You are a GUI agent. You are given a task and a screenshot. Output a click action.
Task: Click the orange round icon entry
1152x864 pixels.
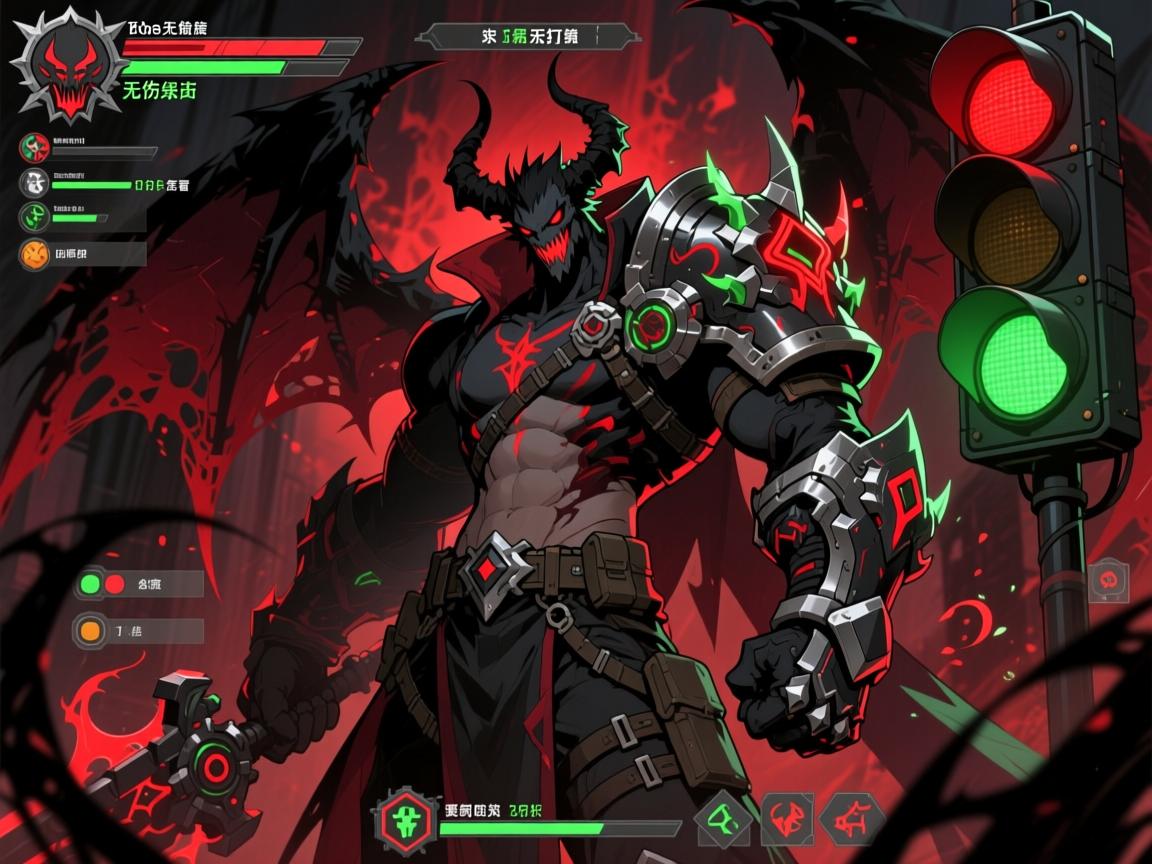(34, 254)
